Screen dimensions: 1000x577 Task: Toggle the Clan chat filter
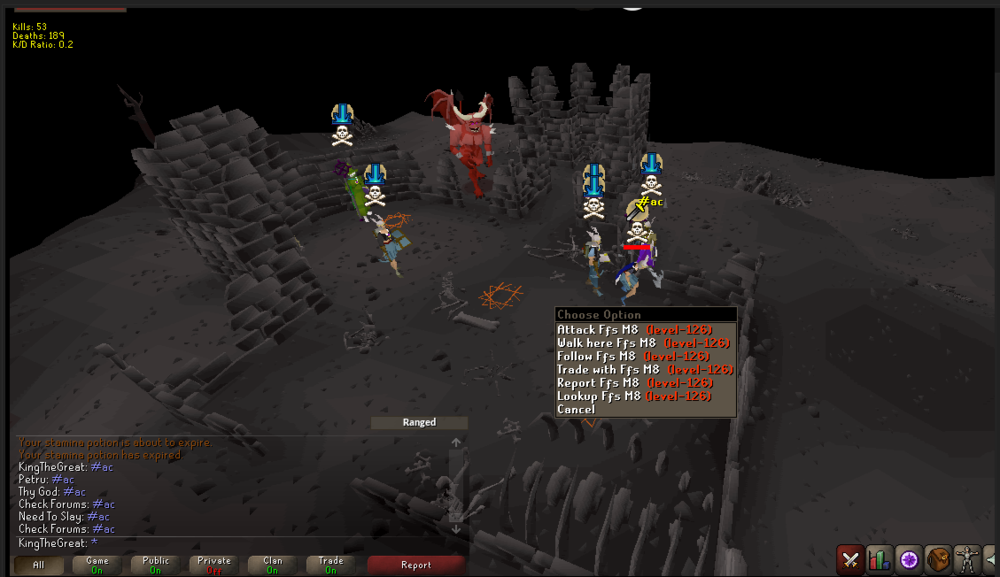coord(272,565)
